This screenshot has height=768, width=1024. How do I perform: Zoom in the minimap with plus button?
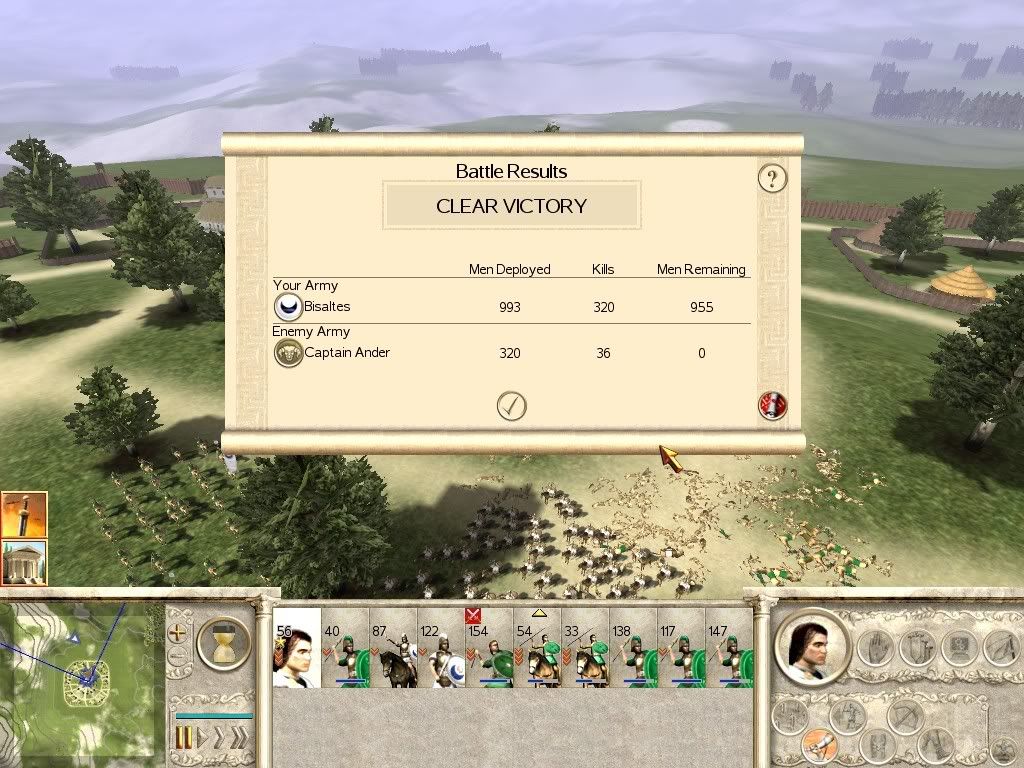(179, 633)
